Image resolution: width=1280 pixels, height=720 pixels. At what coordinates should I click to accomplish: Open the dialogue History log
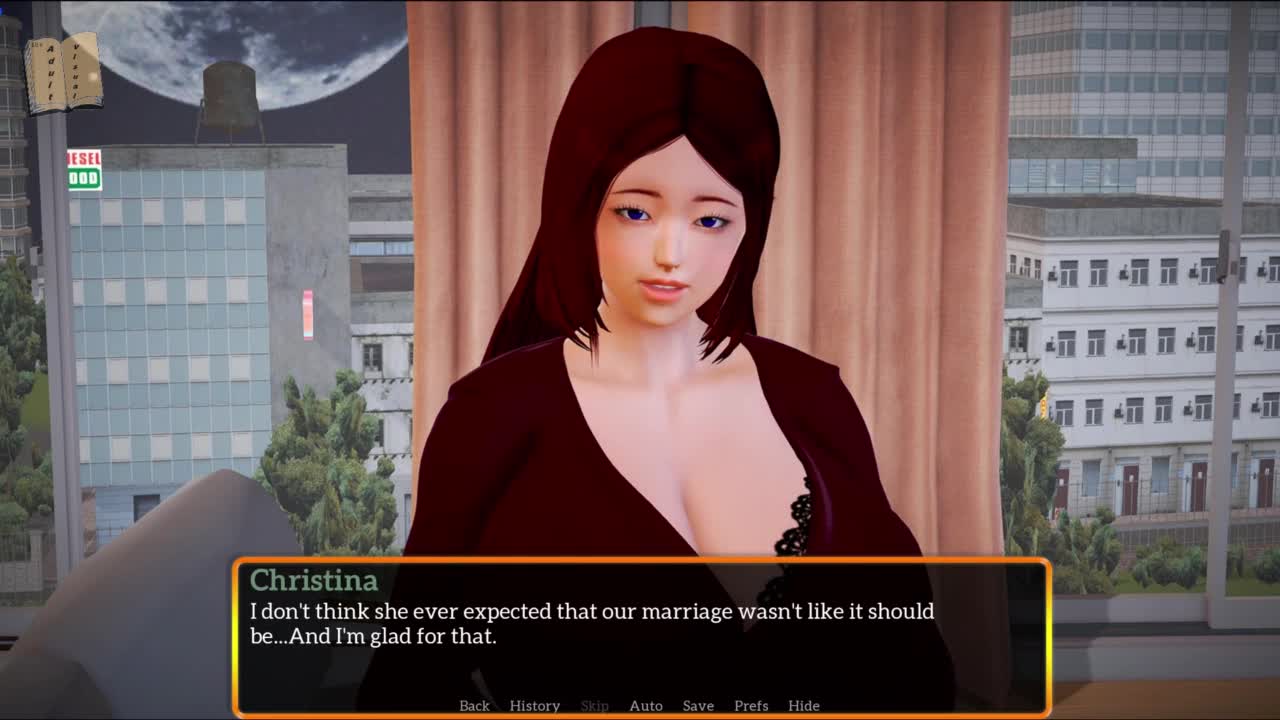point(534,705)
